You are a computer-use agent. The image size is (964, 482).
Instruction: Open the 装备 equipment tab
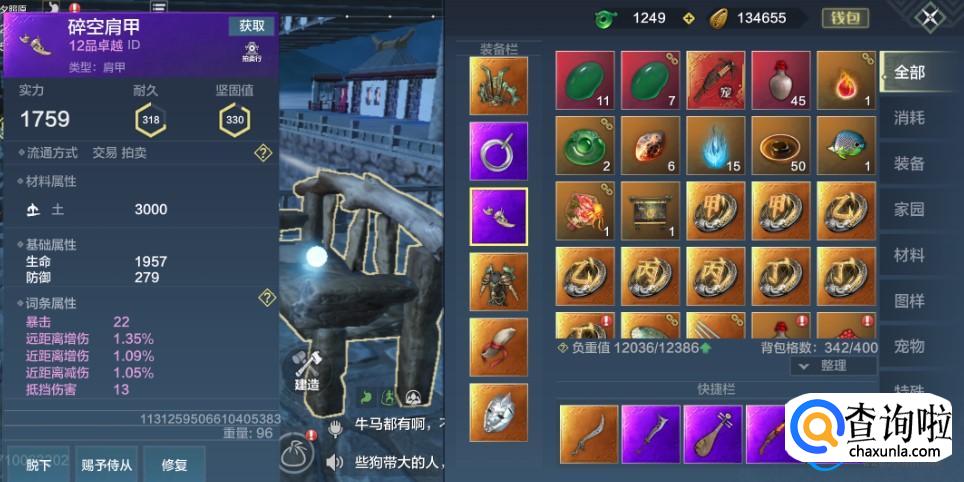[x=909, y=164]
